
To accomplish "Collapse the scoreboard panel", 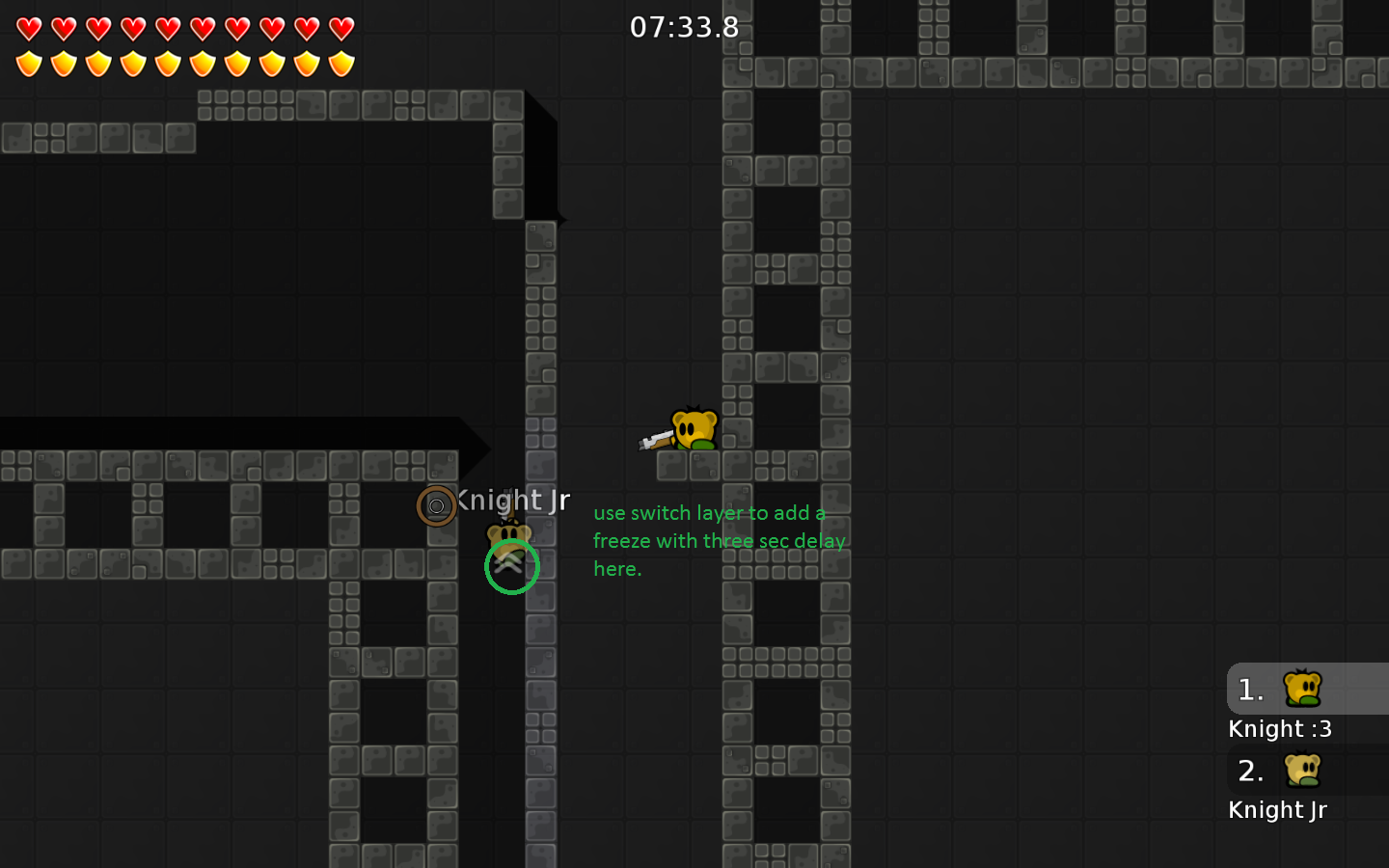I will 1307,747.
